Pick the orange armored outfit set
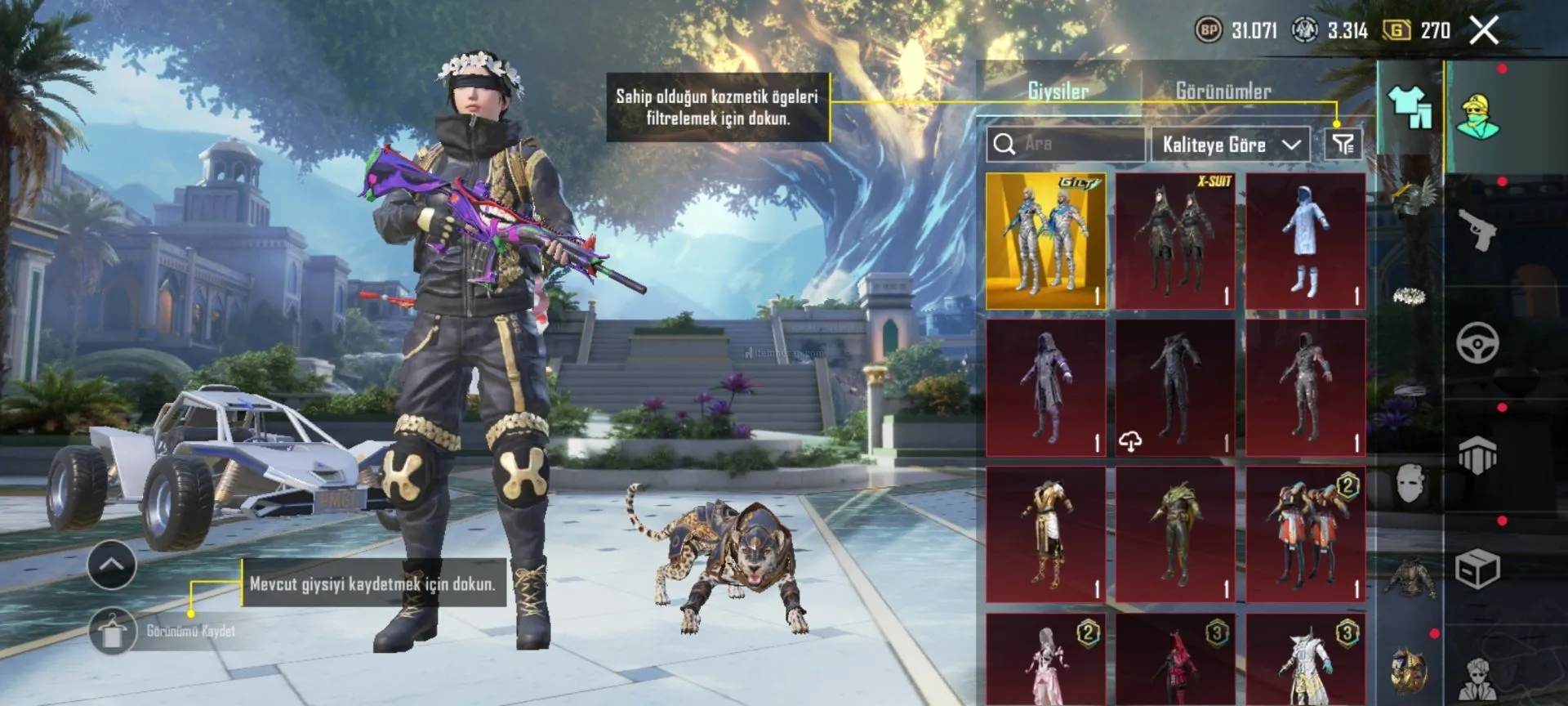 [1305, 535]
